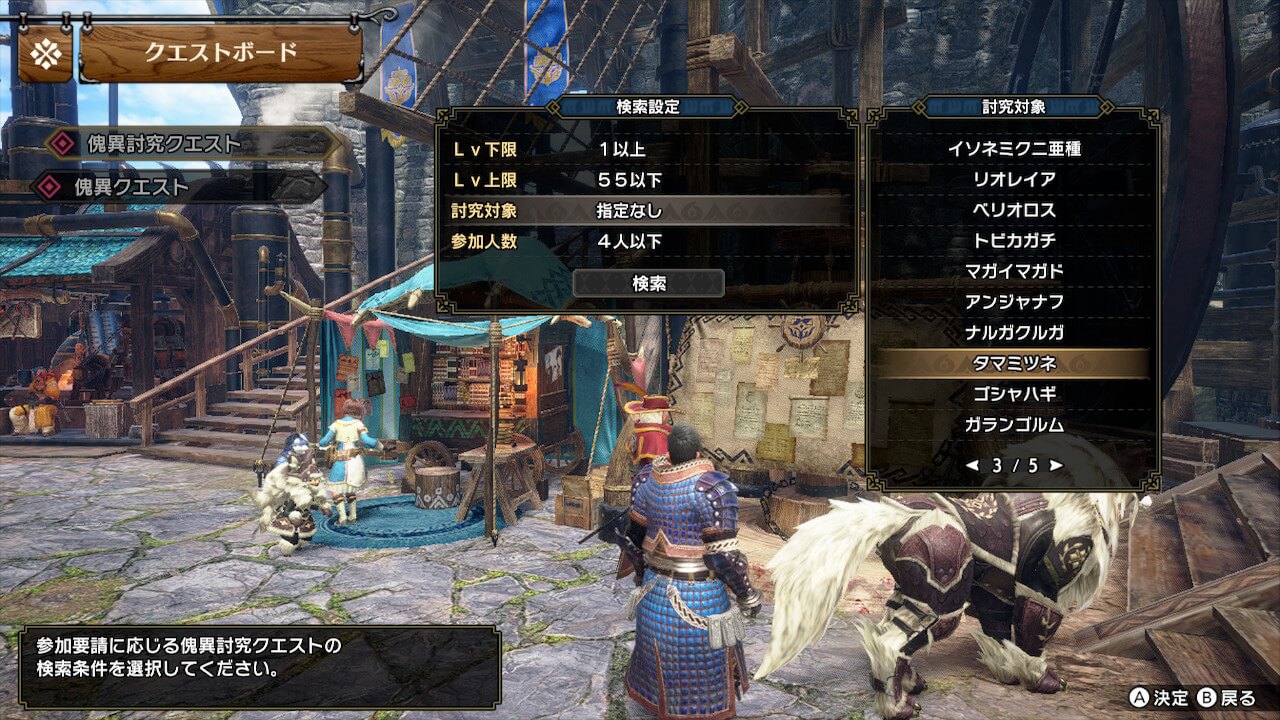Pick トビカガチ from the monster list
This screenshot has width=1280, height=720.
[x=1014, y=241]
